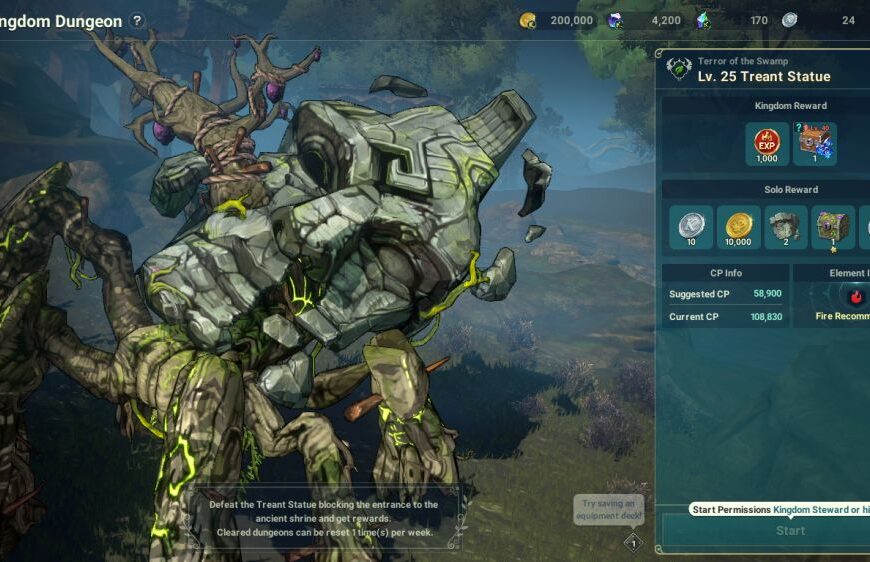This screenshot has width=870, height=562.
Task: Select the equipment deck diamond numbered 1
Action: (632, 543)
